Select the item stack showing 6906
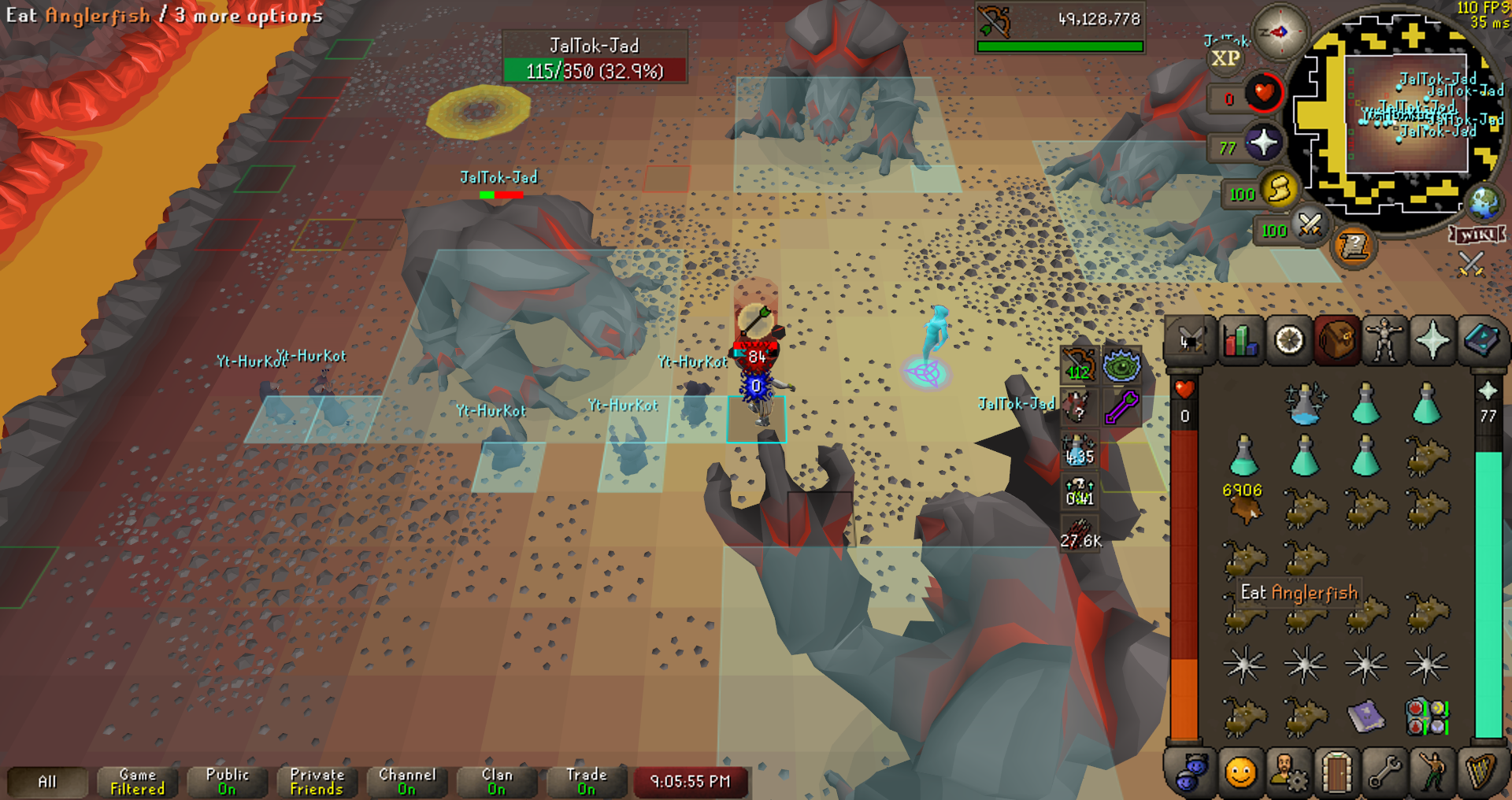Screen dimensions: 1512x800 pos(1244,506)
